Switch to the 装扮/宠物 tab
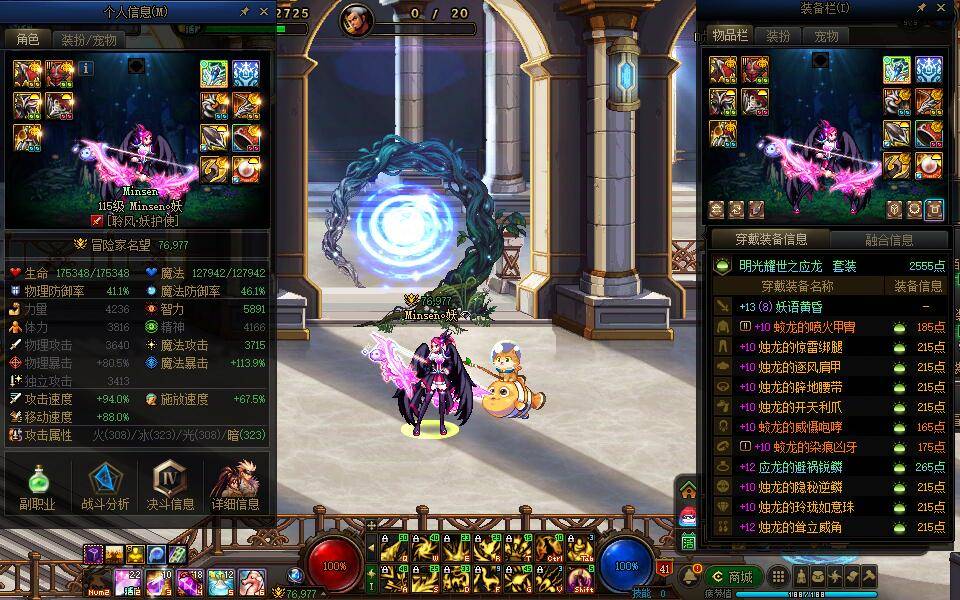Screen dimensions: 960x600 click(88, 40)
